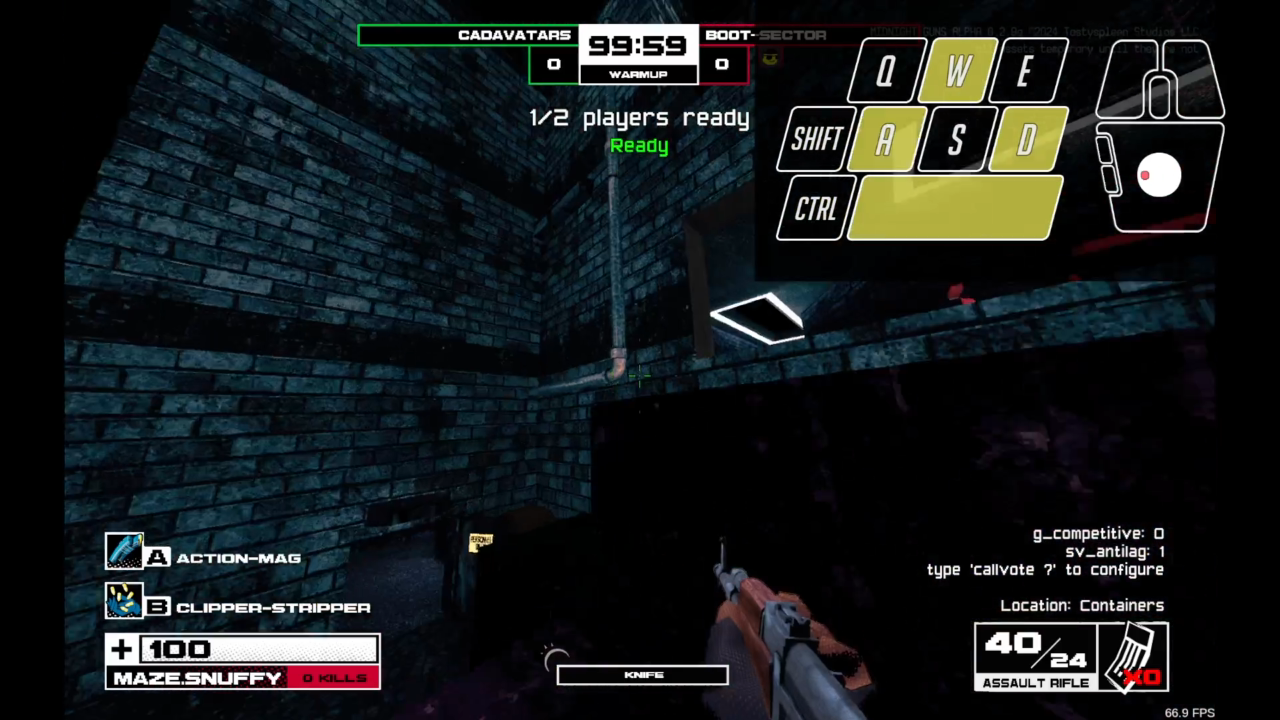This screenshot has width=1280, height=720.
Task: Click the health cross icon next to 100
Action: pos(120,649)
